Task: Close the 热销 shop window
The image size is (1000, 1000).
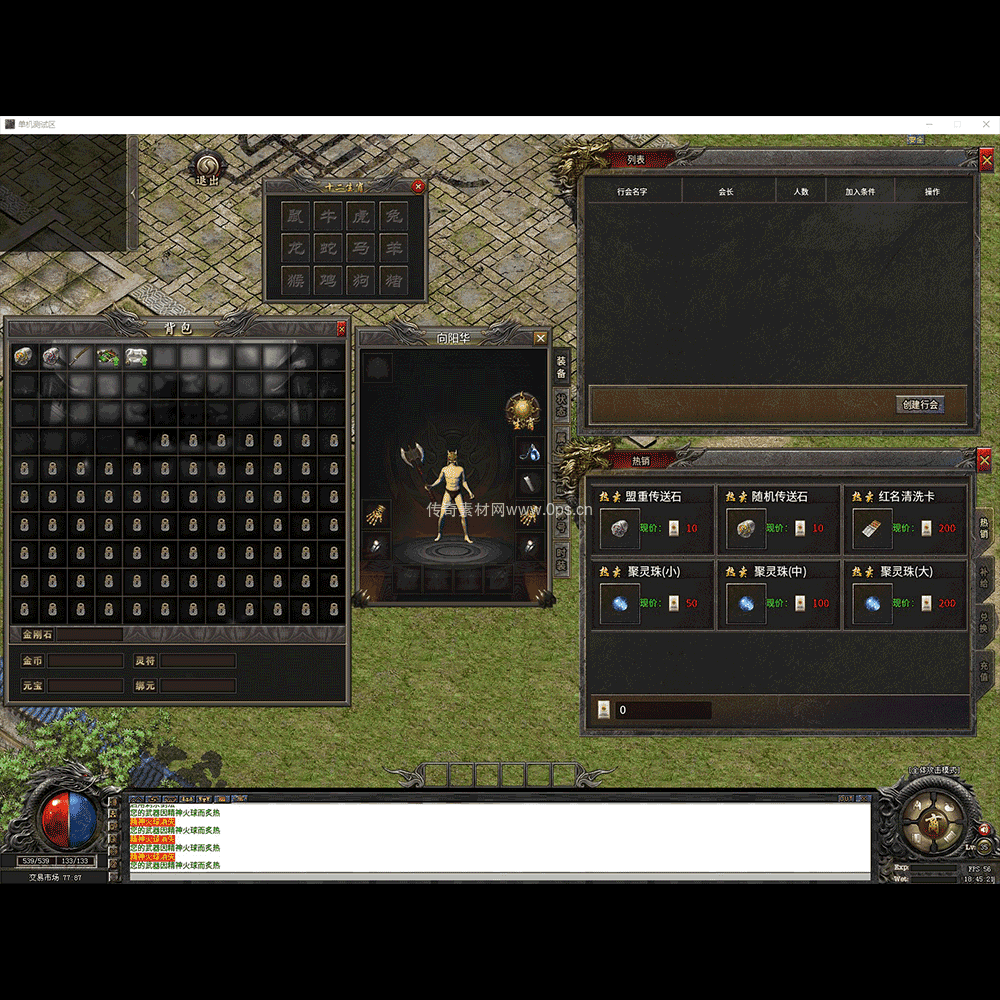Action: [986, 460]
